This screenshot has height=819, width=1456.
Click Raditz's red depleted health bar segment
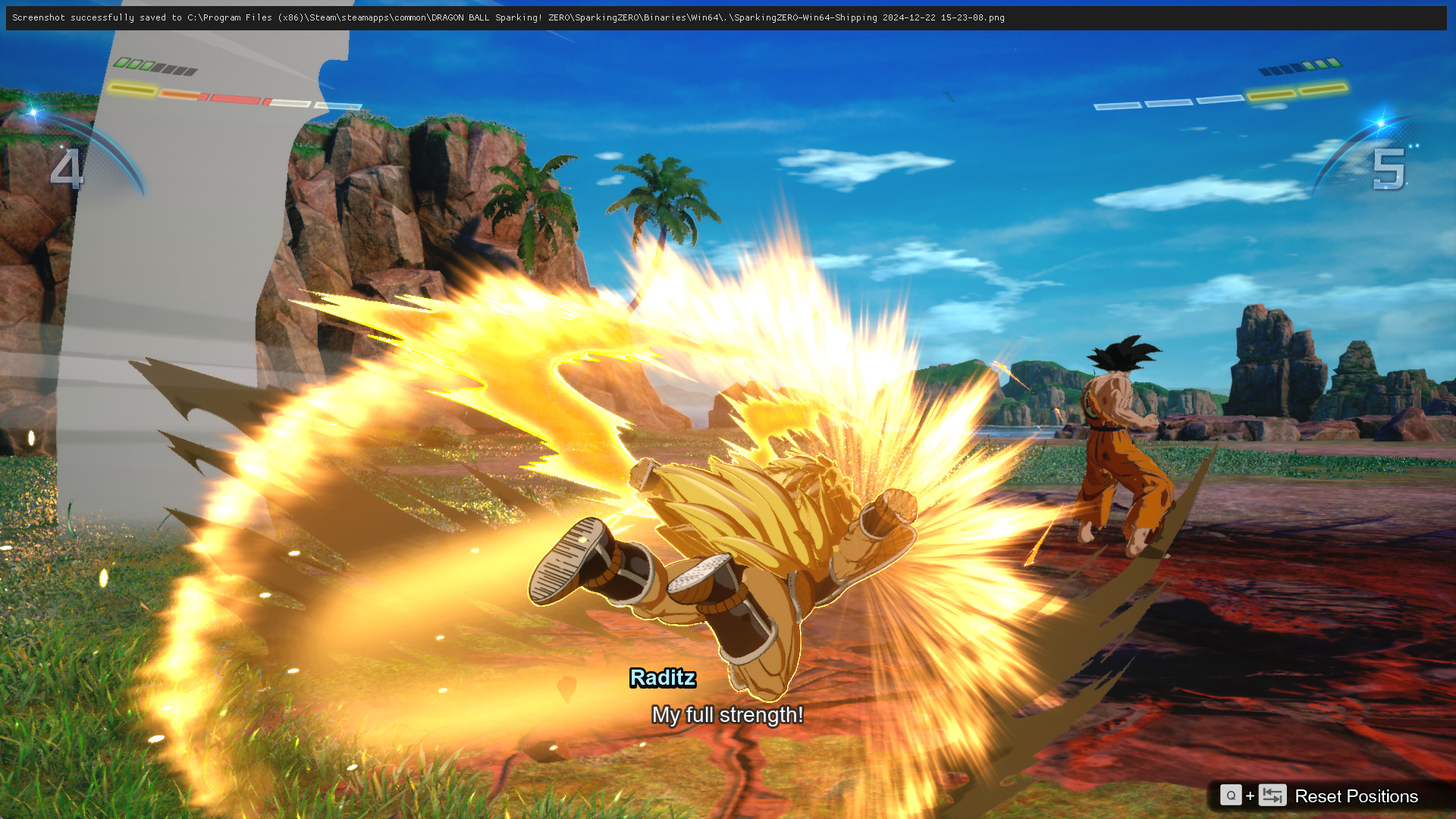click(235, 97)
